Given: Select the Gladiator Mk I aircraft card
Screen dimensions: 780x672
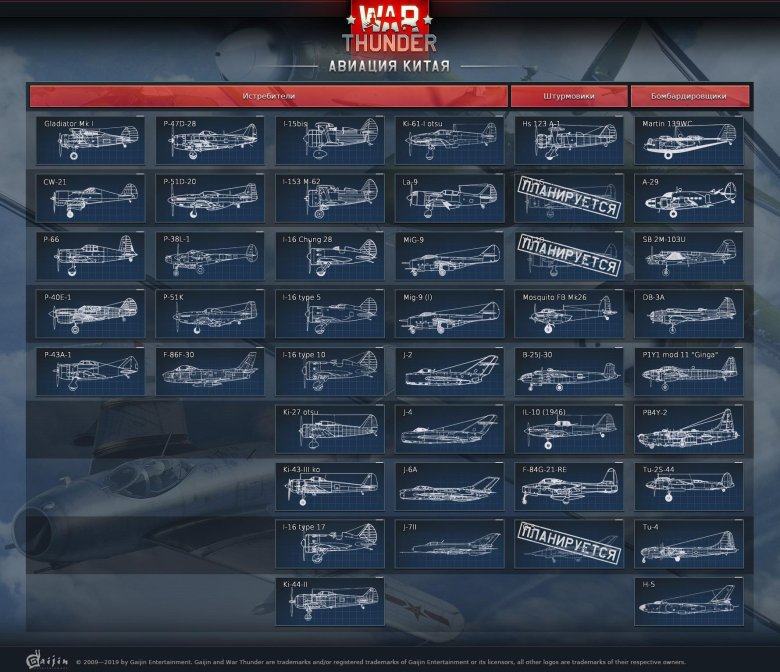Looking at the screenshot, I should pyautogui.click(x=90, y=141).
